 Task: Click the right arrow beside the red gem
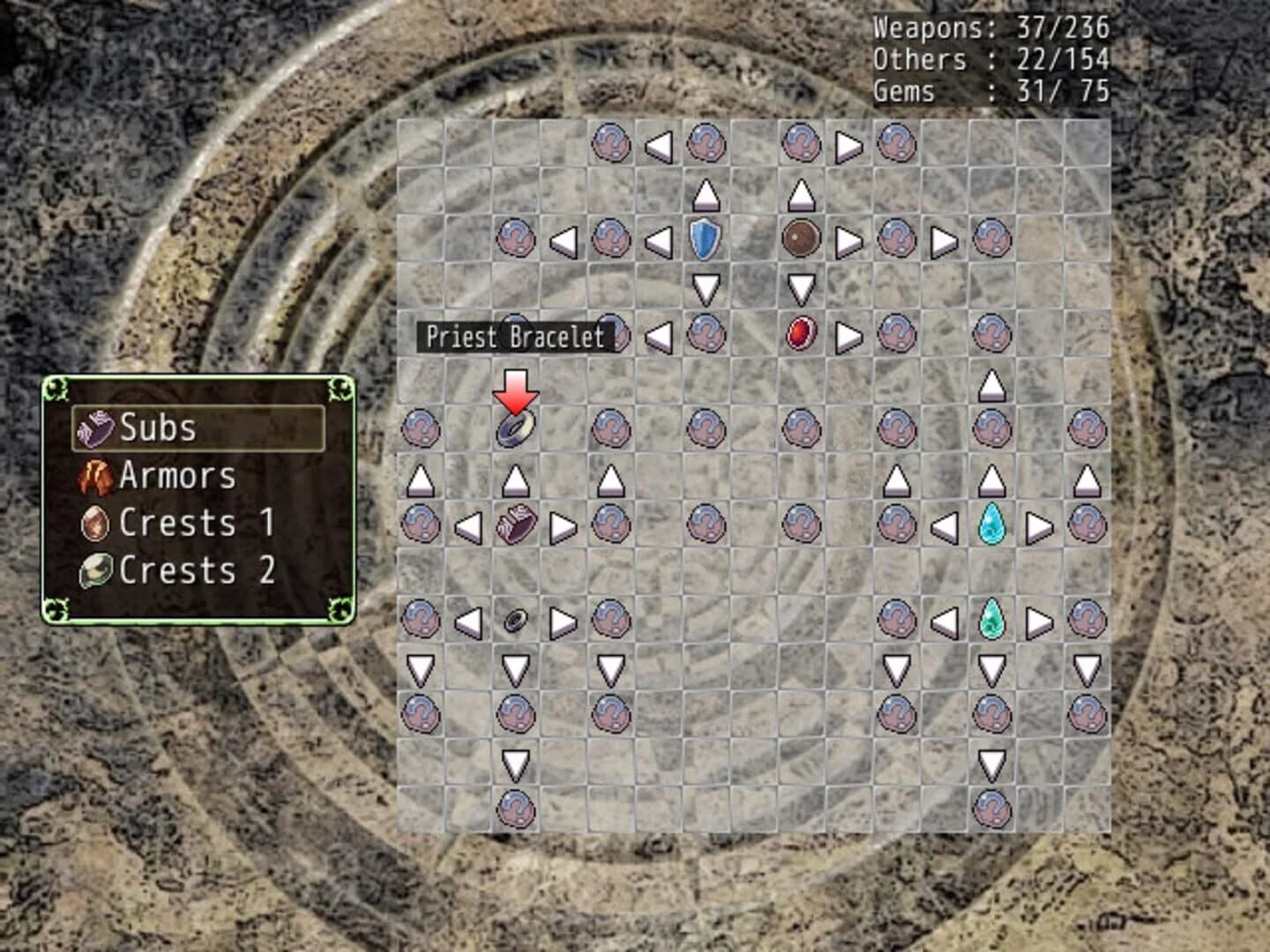[x=848, y=335]
